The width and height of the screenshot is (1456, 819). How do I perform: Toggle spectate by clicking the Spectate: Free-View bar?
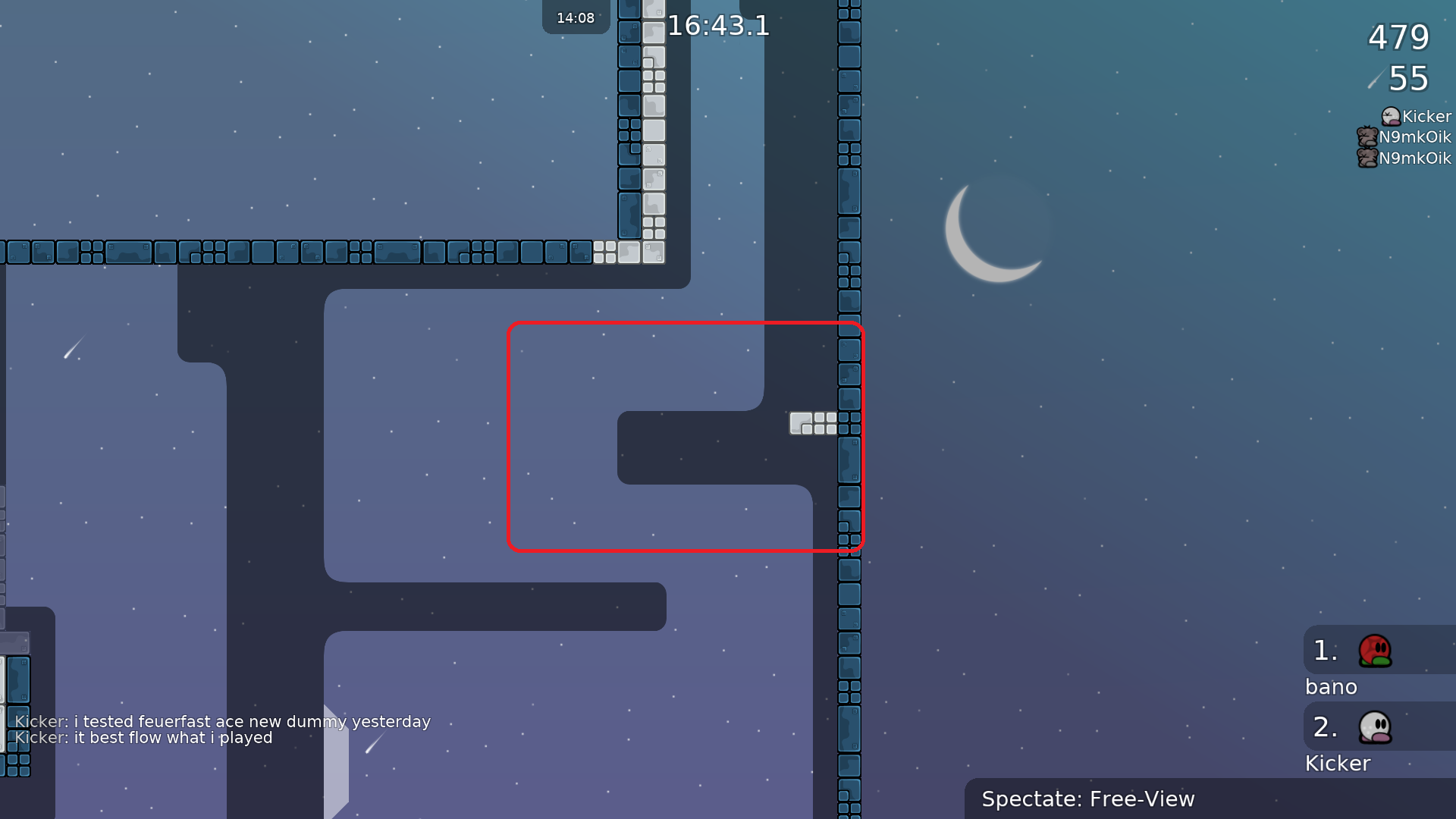(x=1087, y=799)
